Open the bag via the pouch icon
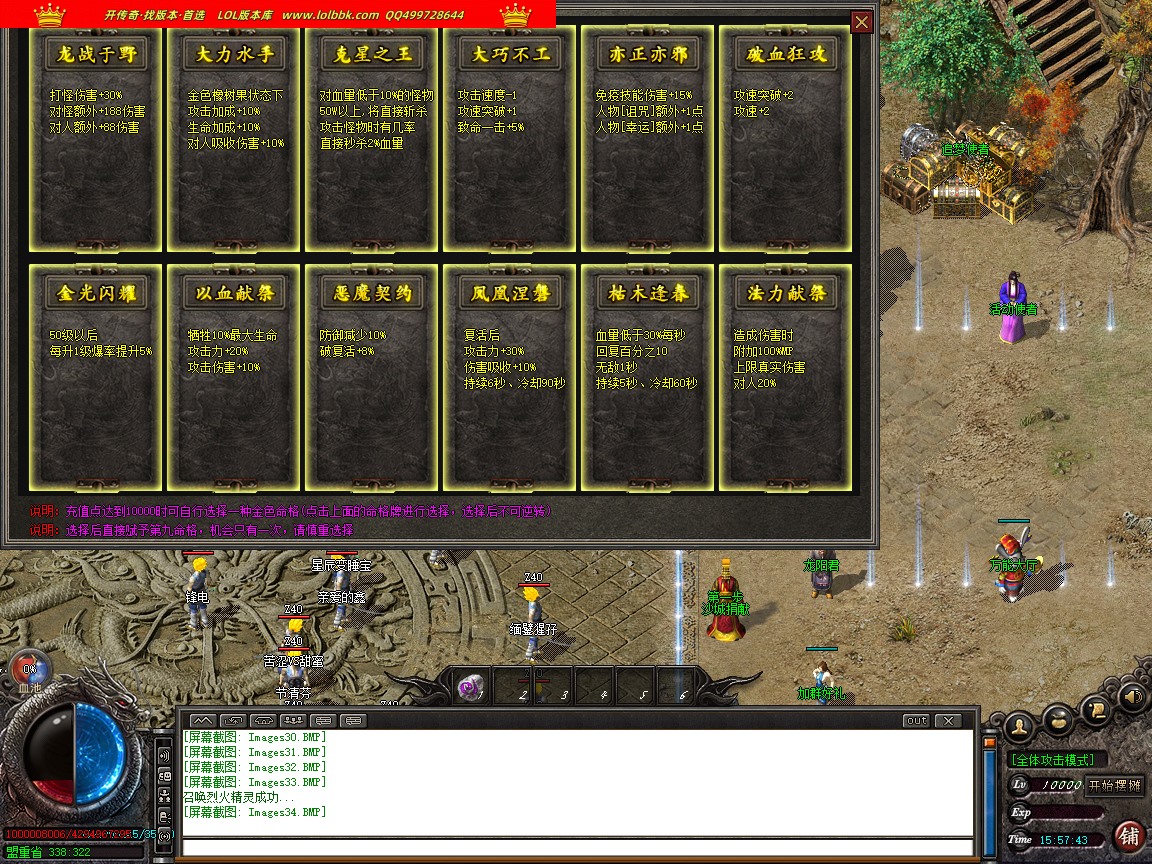 click(x=1057, y=717)
